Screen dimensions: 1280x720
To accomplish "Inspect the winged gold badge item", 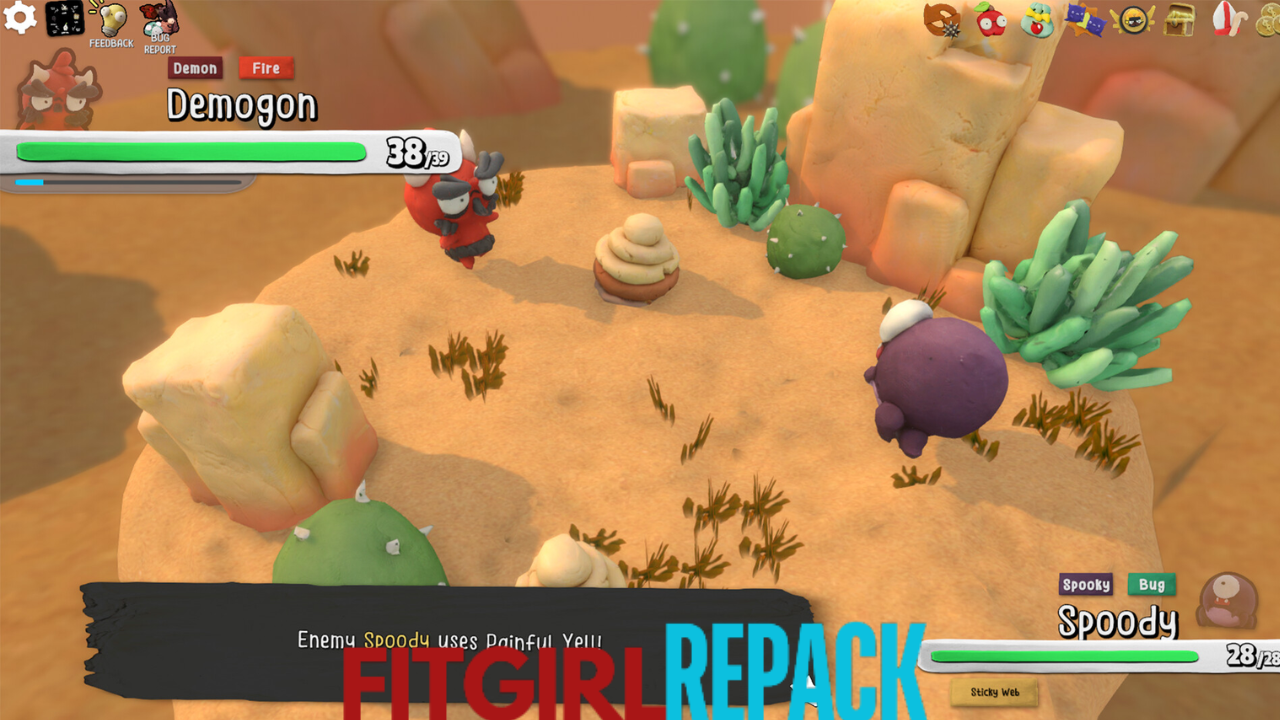I will (1132, 20).
